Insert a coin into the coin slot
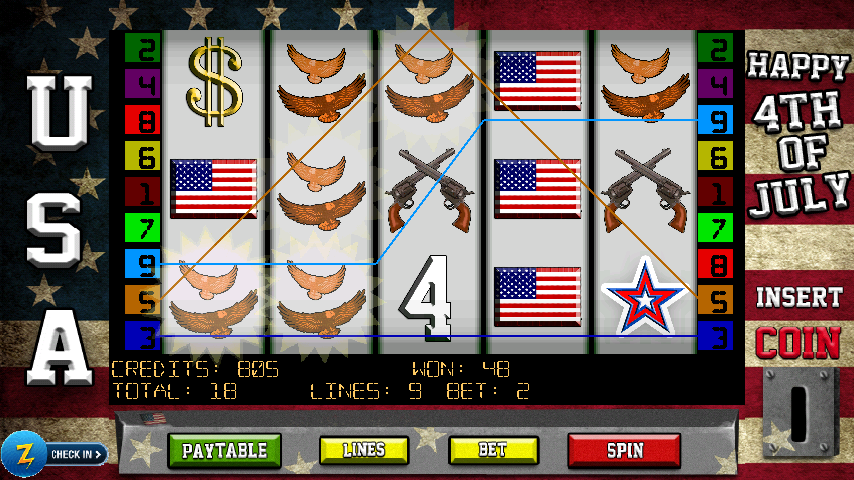This screenshot has width=854, height=480. 799,409
